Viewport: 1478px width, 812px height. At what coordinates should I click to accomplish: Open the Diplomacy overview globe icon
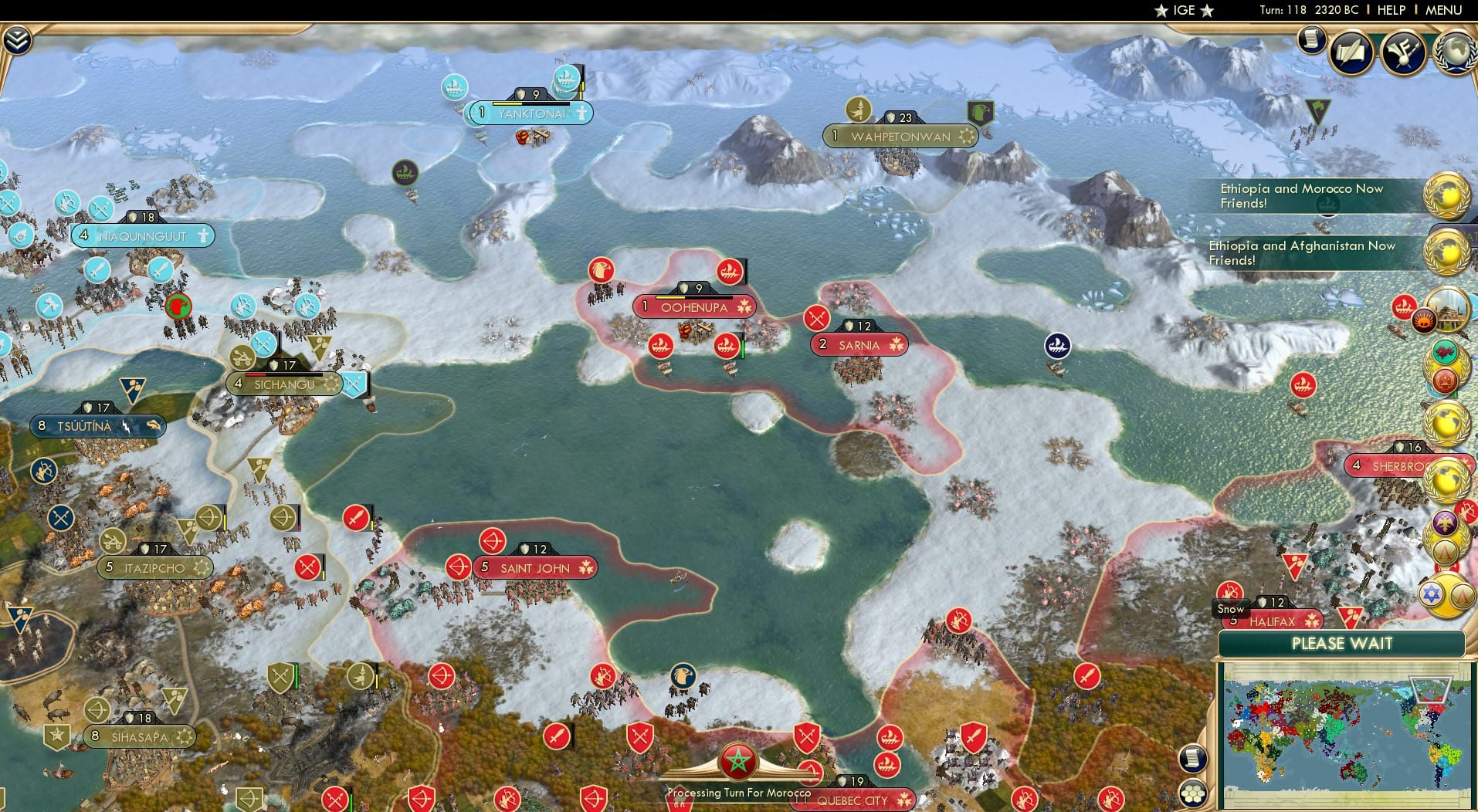[1453, 52]
